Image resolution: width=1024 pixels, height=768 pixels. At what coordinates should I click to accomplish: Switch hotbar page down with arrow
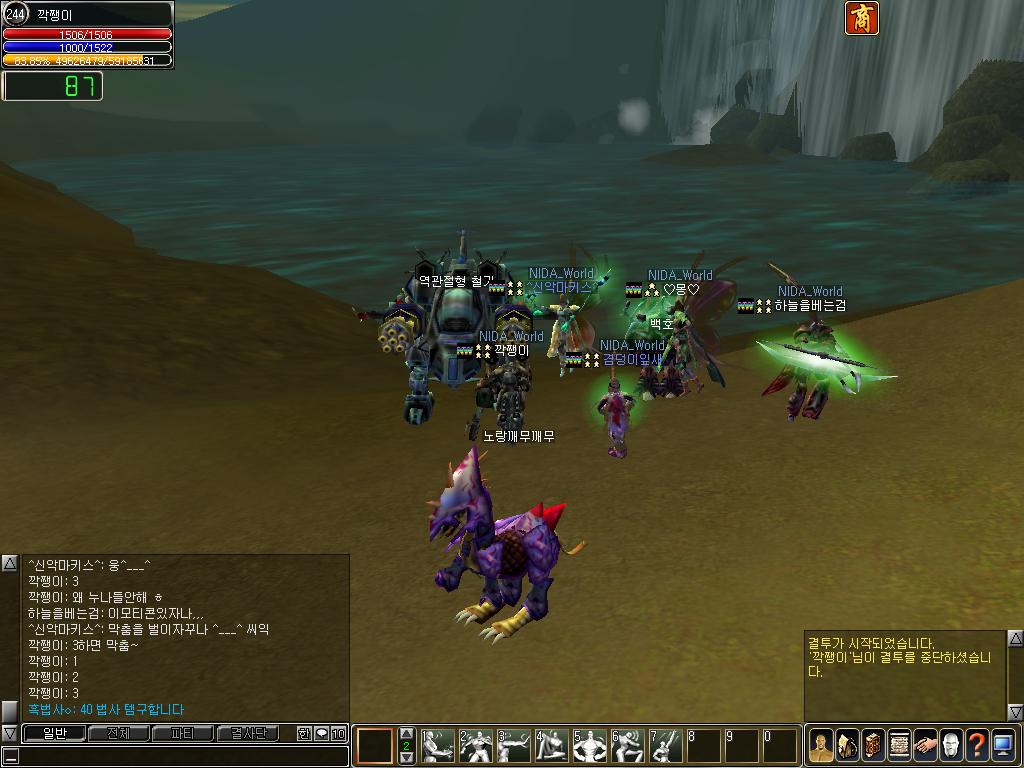pos(406,758)
